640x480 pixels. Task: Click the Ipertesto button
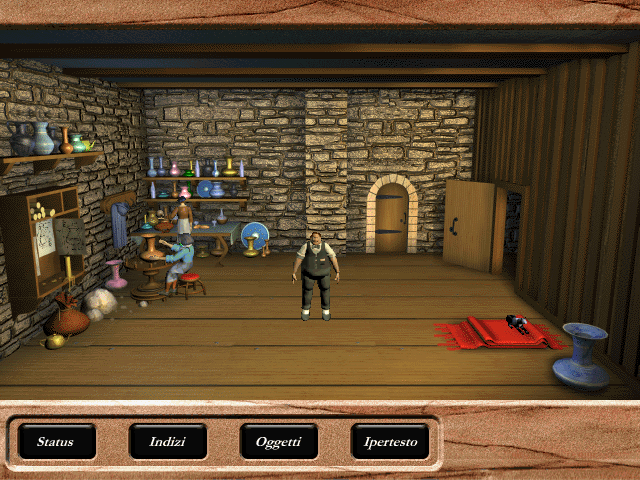coord(390,441)
